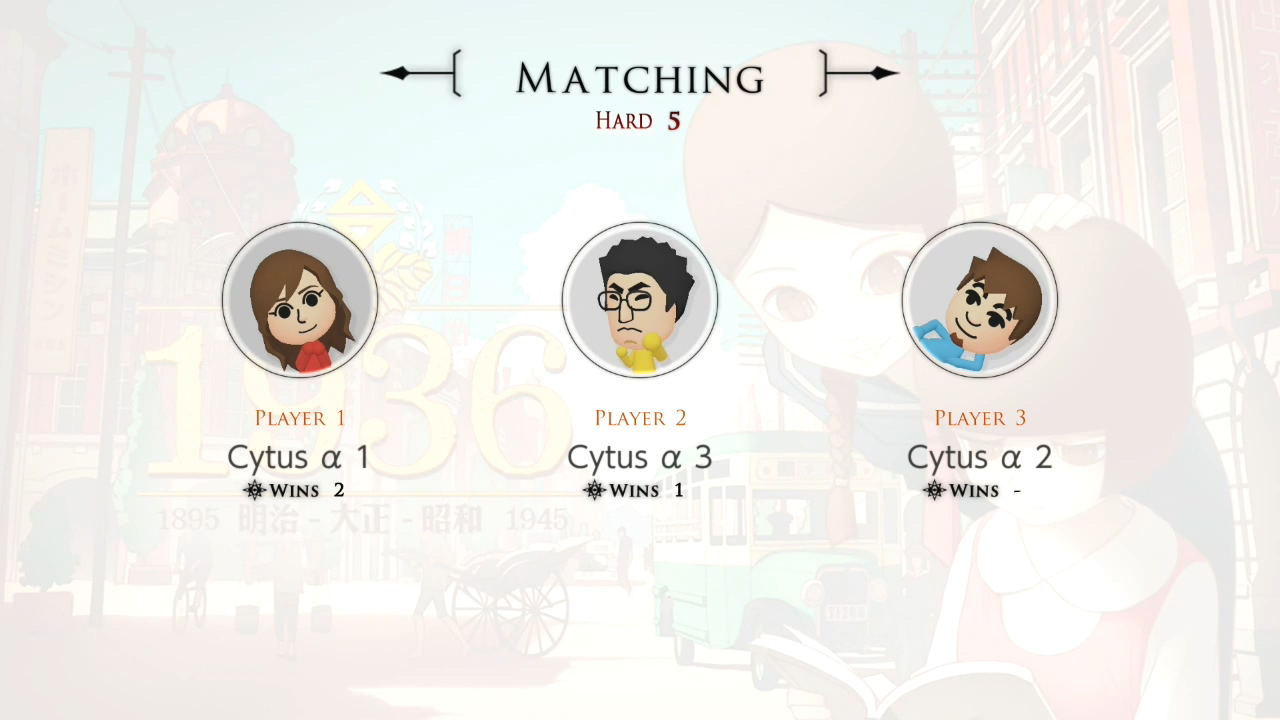Select Player 2's Mii avatar portrait

(640, 300)
